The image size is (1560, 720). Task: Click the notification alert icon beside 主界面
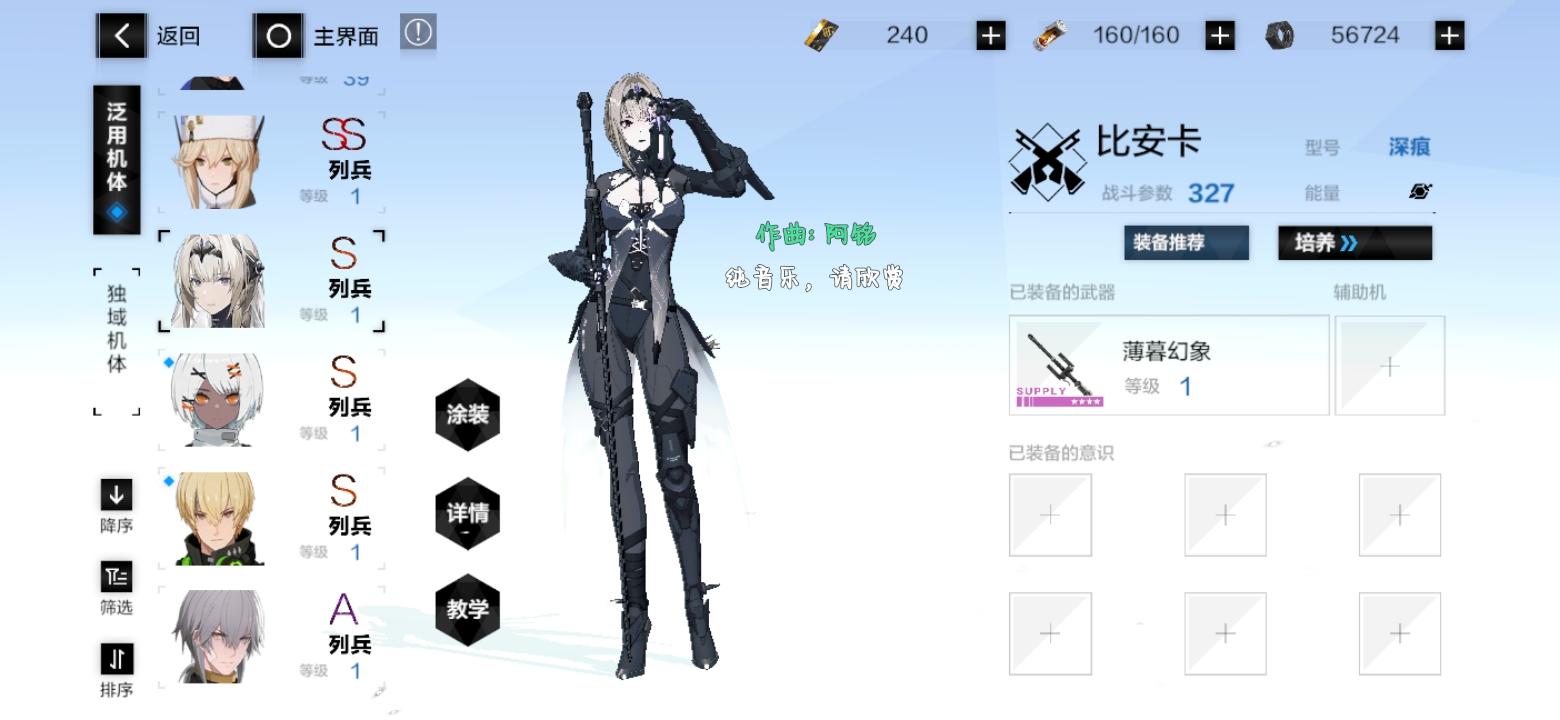tap(418, 31)
